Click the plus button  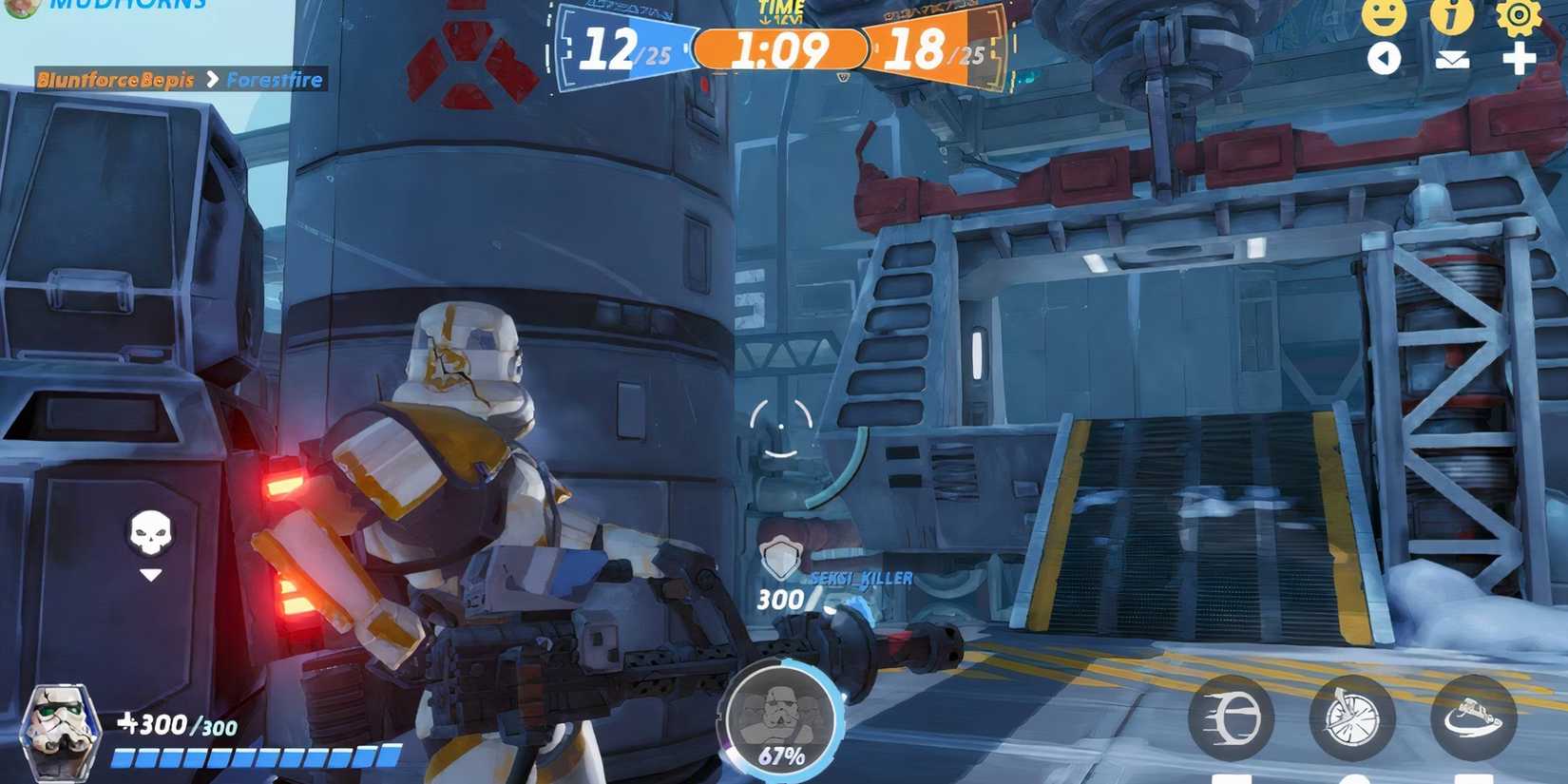(x=1518, y=59)
